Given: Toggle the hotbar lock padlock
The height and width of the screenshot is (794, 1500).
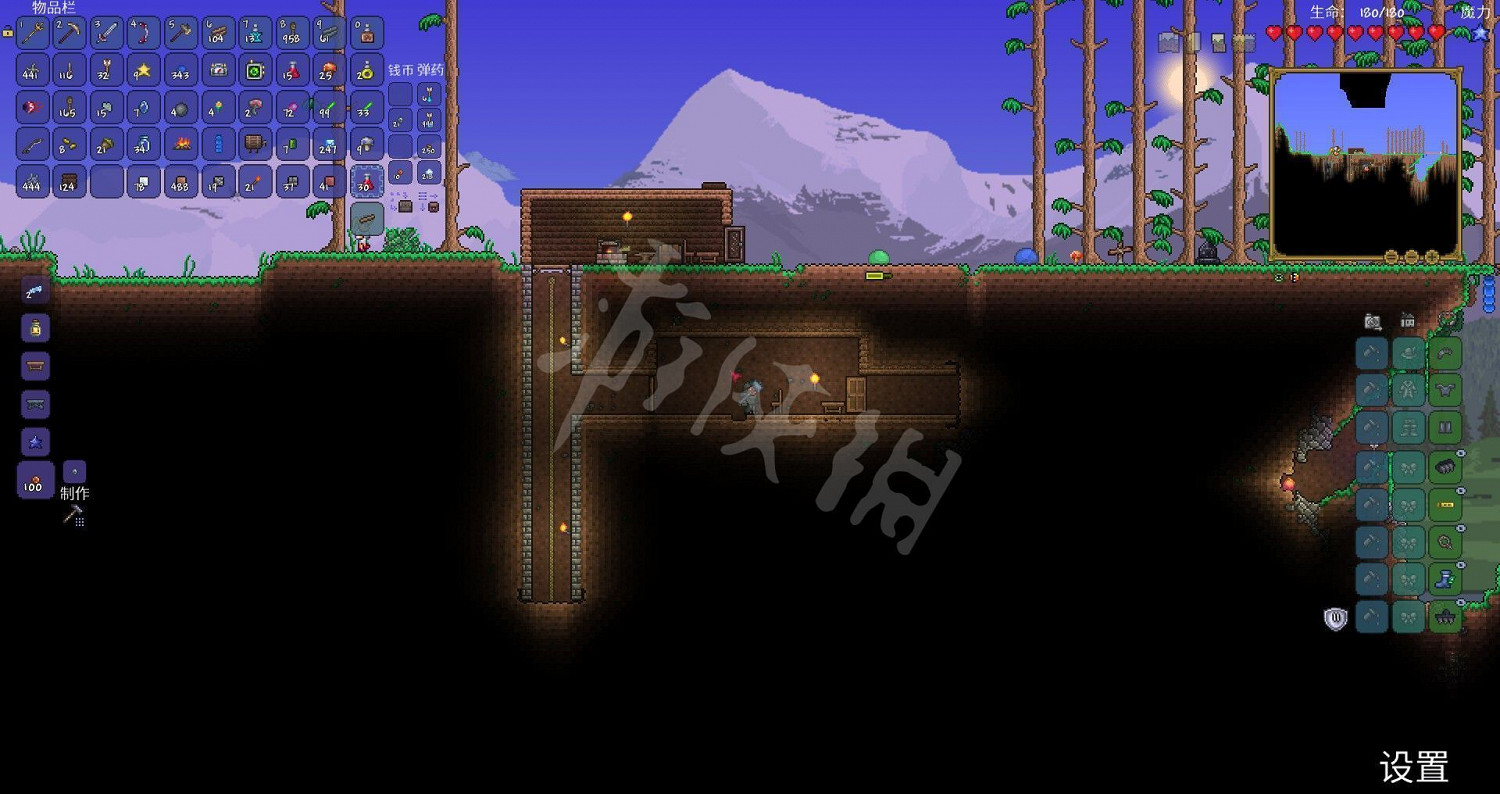Looking at the screenshot, I should tap(7, 33).
